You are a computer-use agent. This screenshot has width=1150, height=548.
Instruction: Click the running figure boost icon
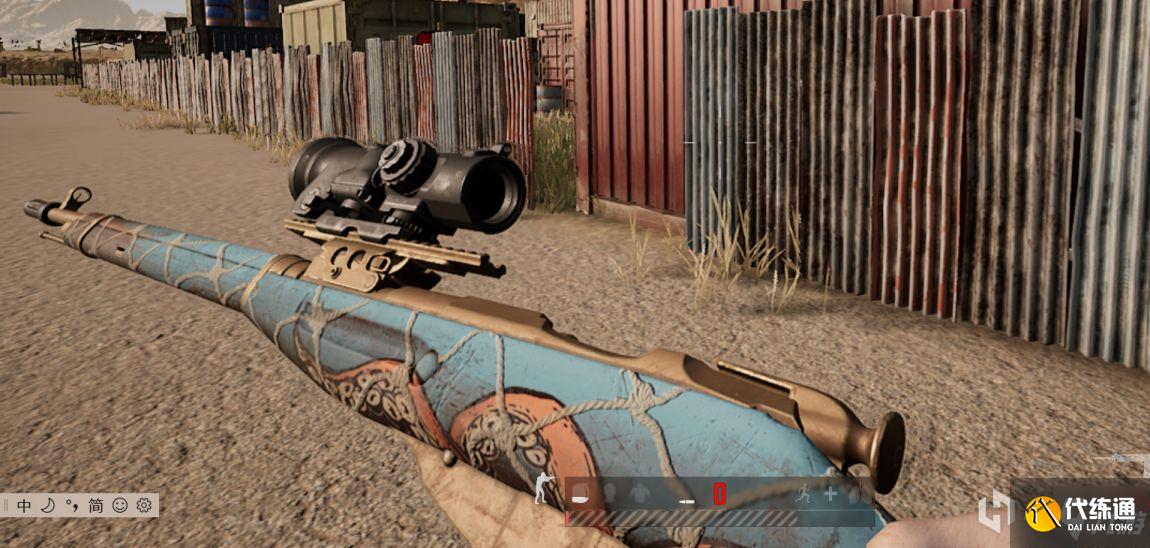[x=803, y=493]
